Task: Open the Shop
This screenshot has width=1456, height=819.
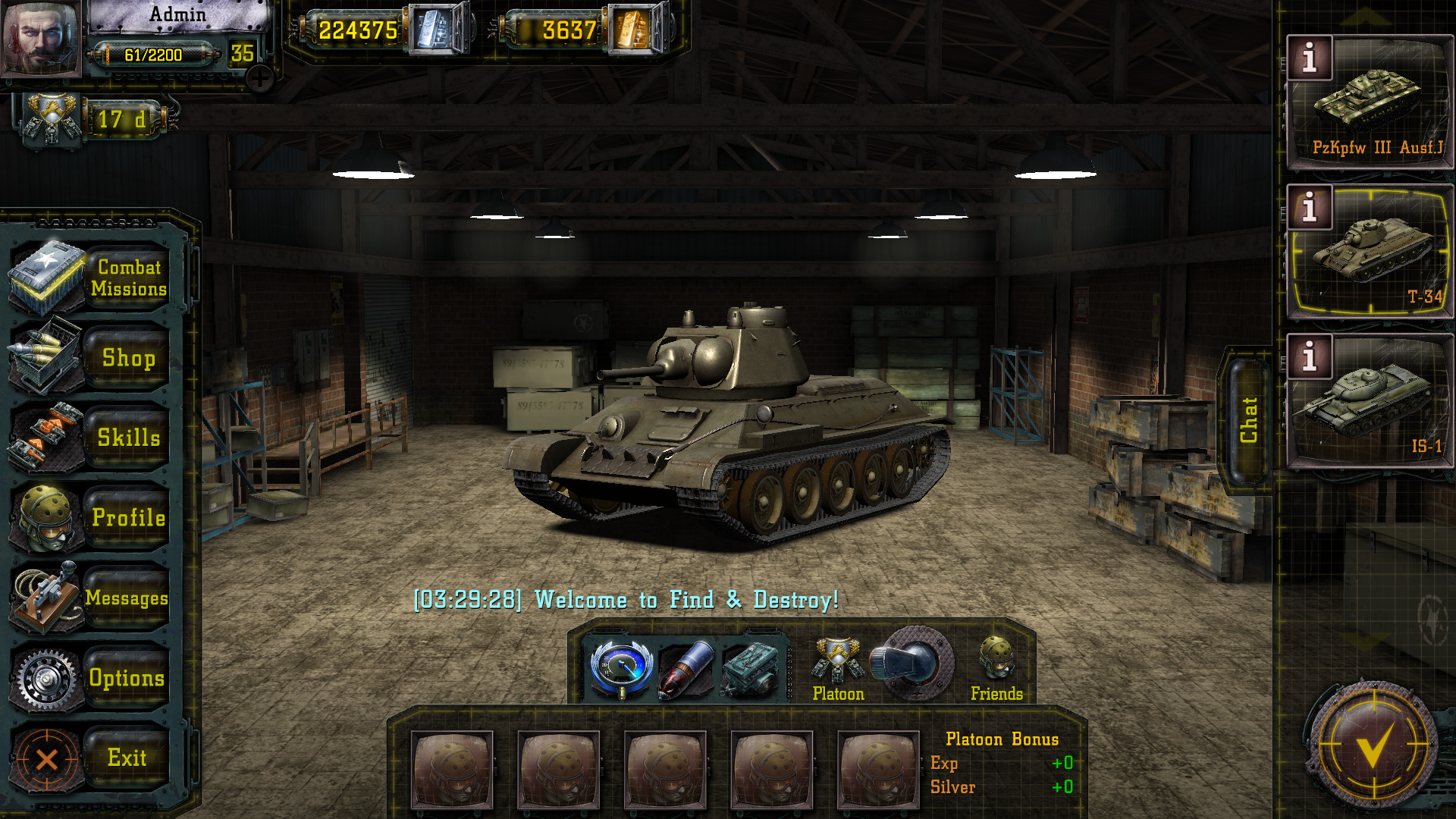Action: point(127,359)
